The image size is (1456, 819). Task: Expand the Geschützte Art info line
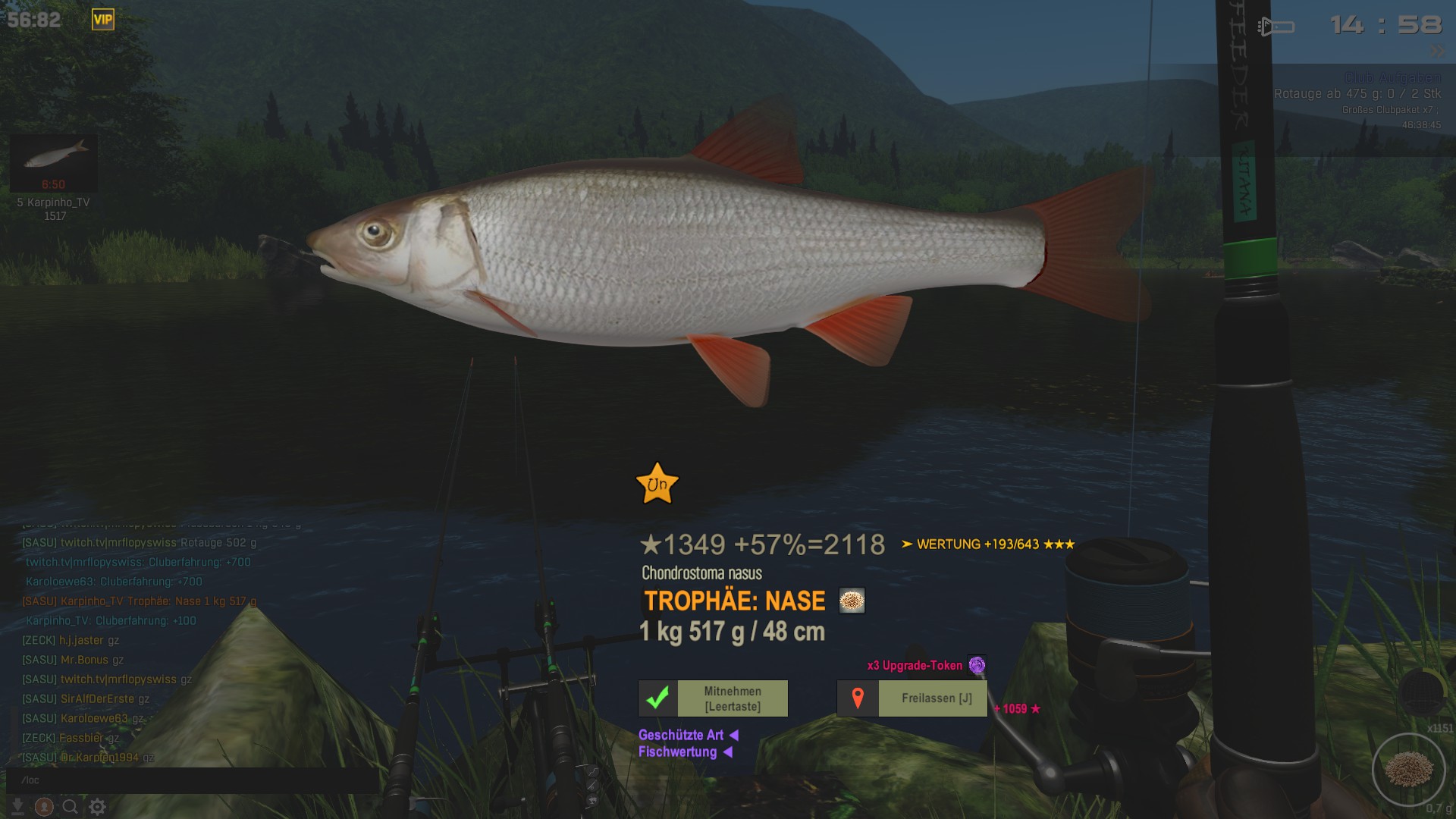pyautogui.click(x=688, y=735)
